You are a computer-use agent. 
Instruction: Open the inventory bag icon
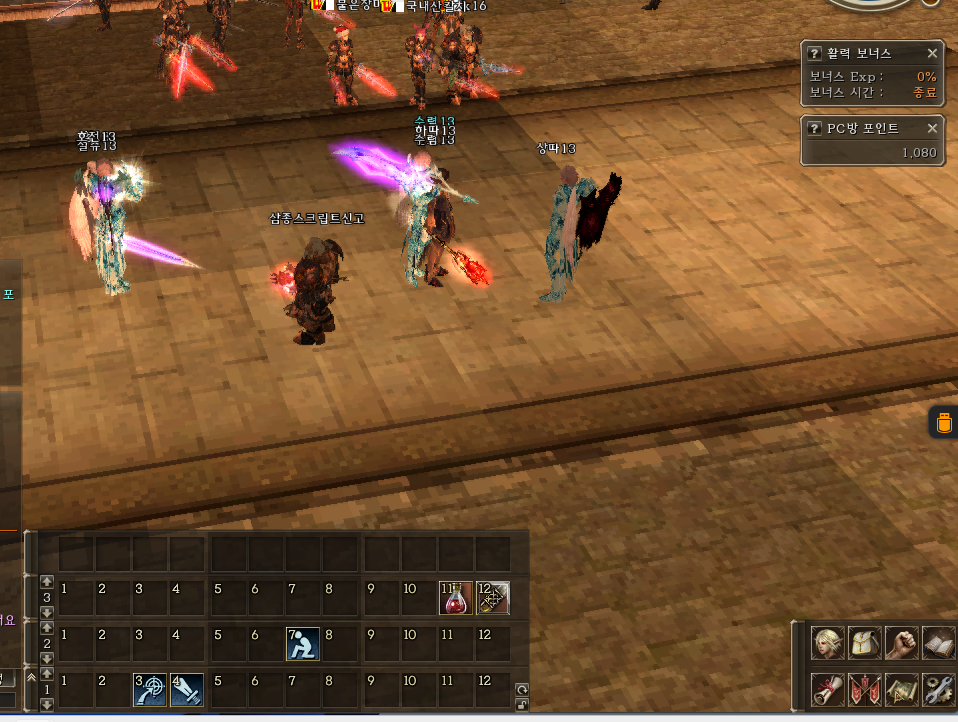coord(864,643)
